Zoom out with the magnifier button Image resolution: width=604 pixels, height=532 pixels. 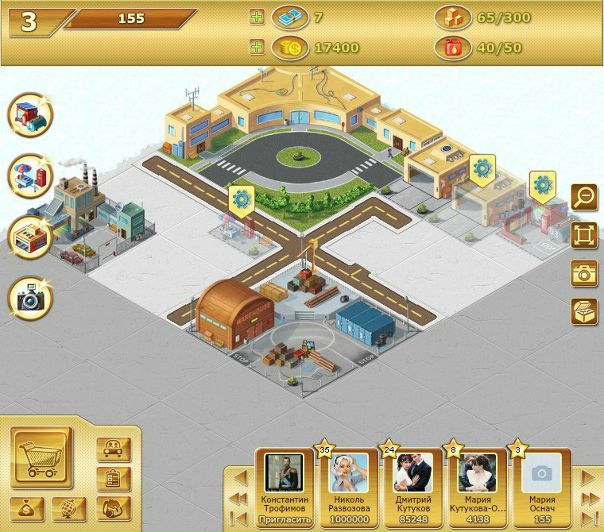pos(583,197)
